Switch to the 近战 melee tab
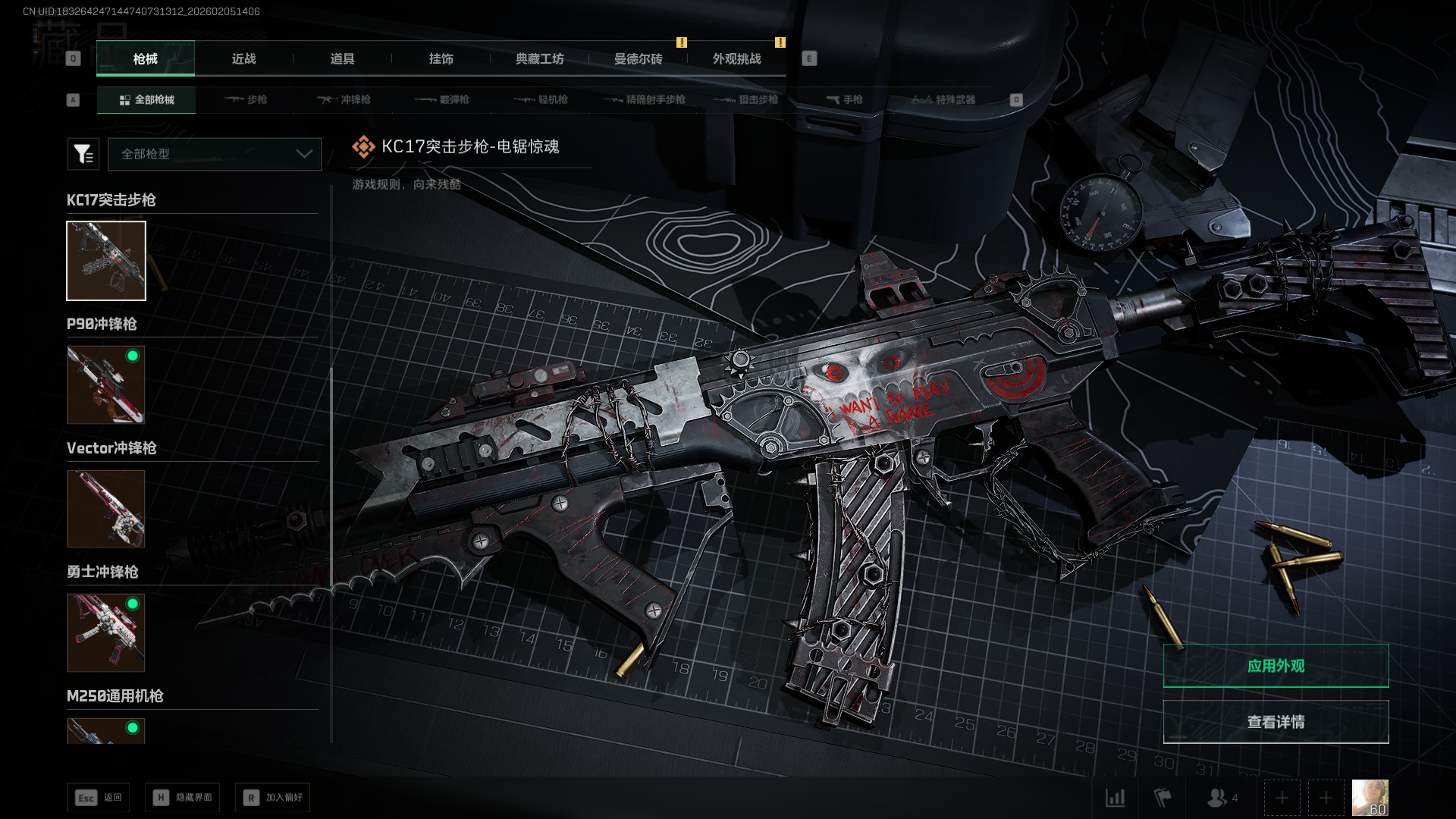1456x819 pixels. 243,59
